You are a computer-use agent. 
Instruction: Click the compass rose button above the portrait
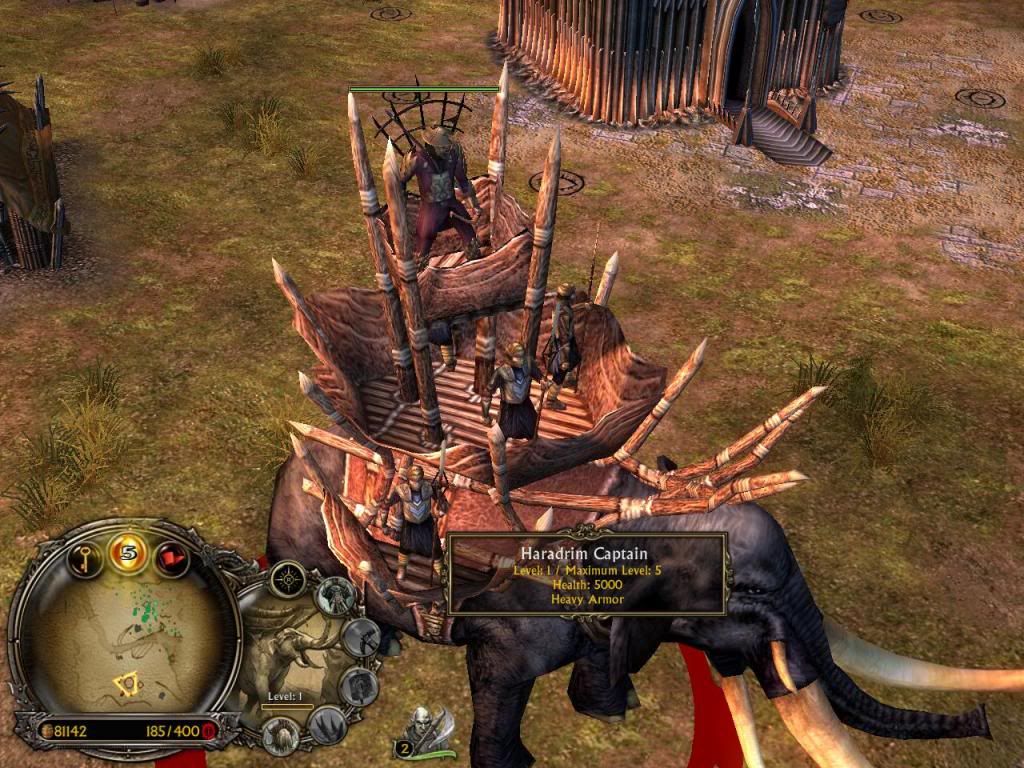click(288, 578)
